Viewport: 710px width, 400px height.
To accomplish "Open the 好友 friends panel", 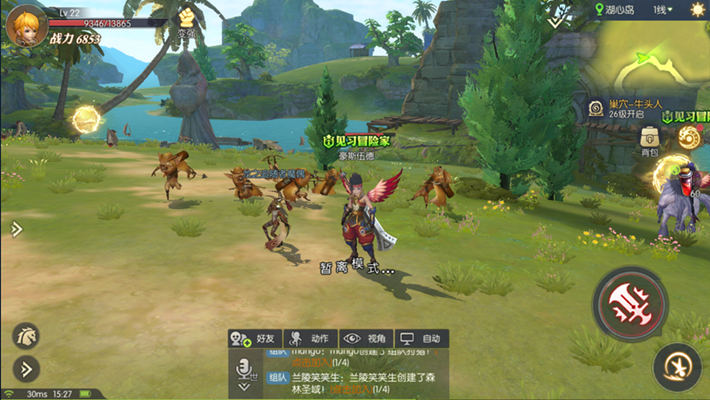I will point(254,339).
